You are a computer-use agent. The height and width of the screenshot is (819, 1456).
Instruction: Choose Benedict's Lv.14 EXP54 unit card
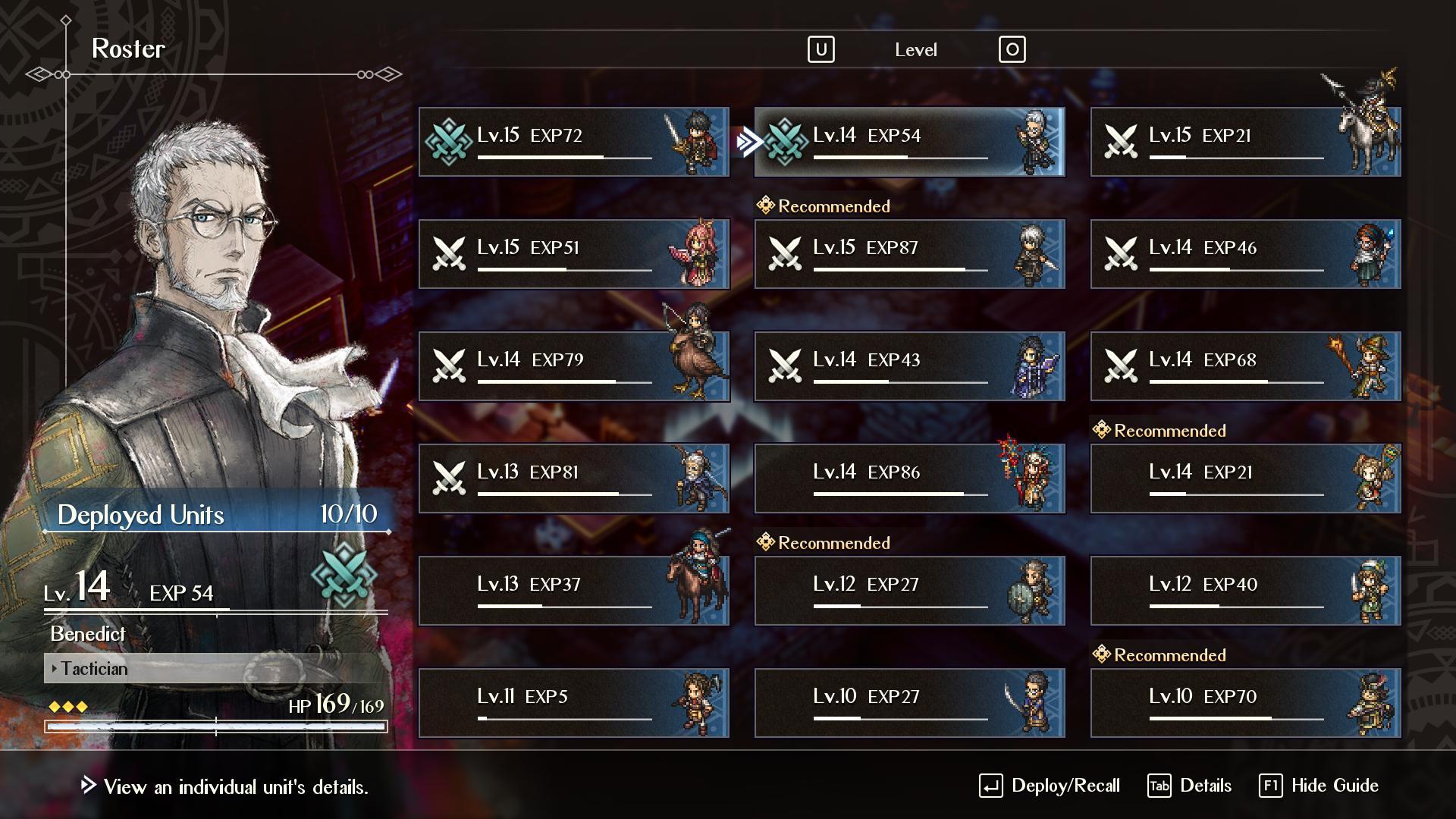coord(909,142)
